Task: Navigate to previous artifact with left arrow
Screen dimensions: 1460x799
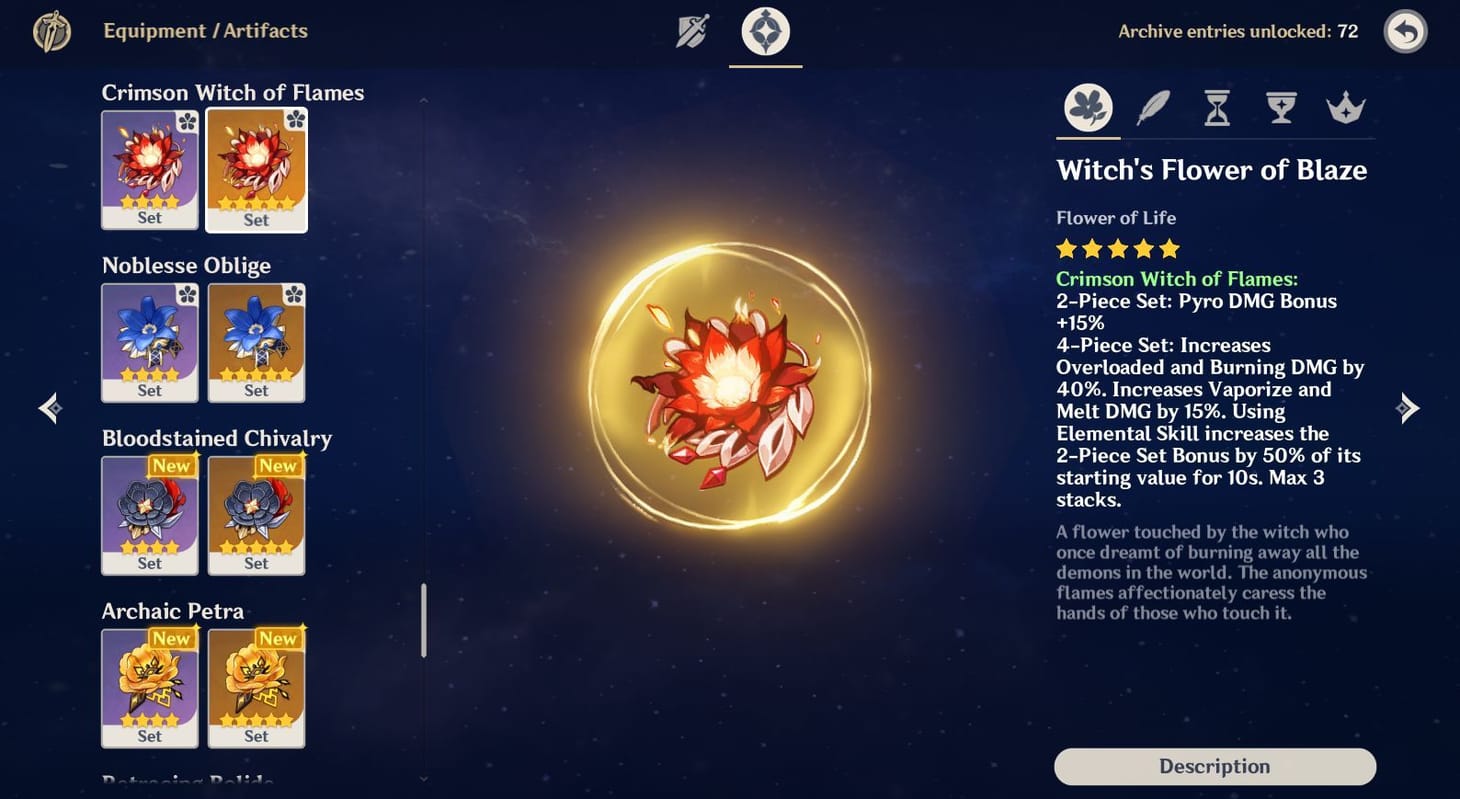Action: [49, 407]
